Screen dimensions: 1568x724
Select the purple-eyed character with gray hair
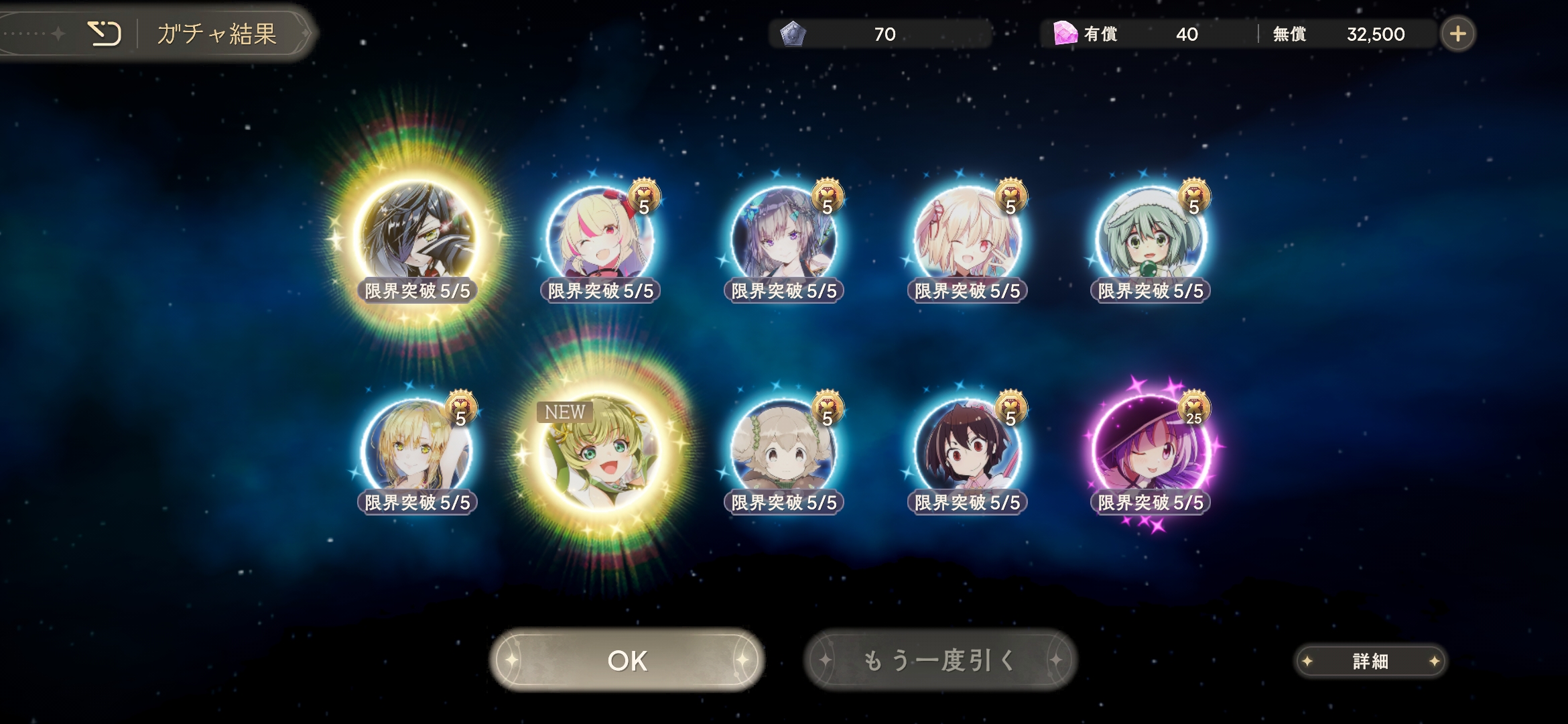(783, 236)
